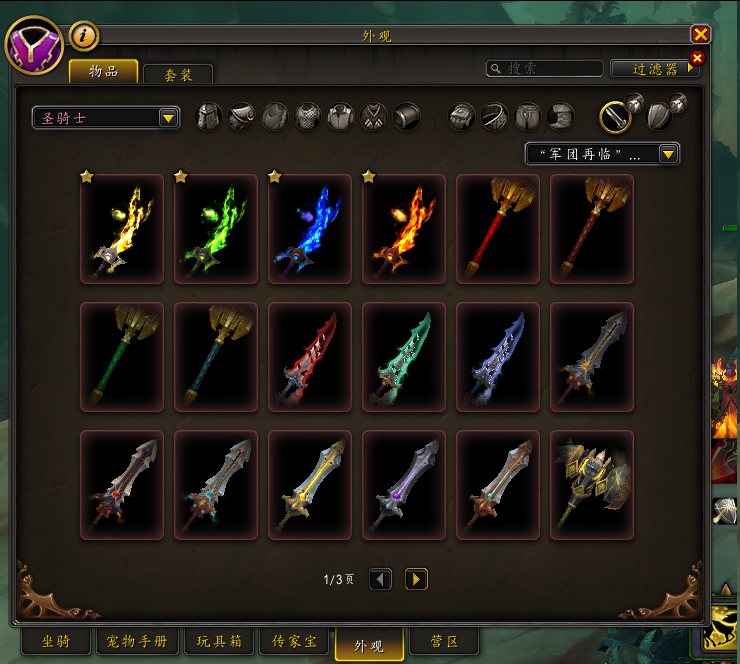
Task: Close the 外观 appearances window
Action: pos(700,35)
